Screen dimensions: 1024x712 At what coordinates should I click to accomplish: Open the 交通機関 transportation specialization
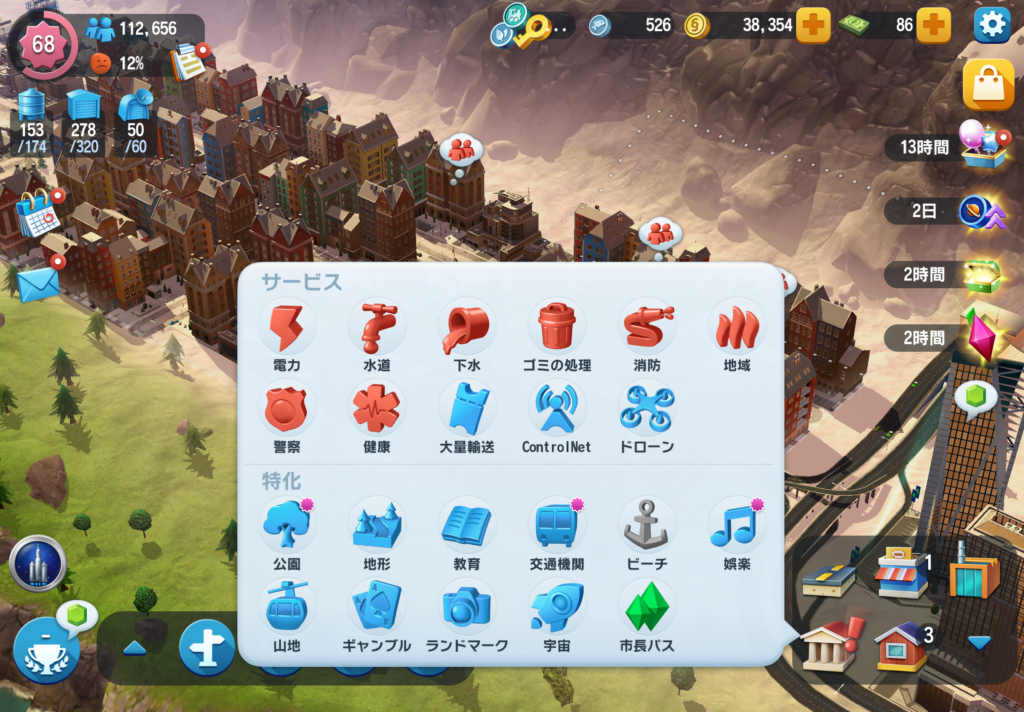tap(557, 525)
